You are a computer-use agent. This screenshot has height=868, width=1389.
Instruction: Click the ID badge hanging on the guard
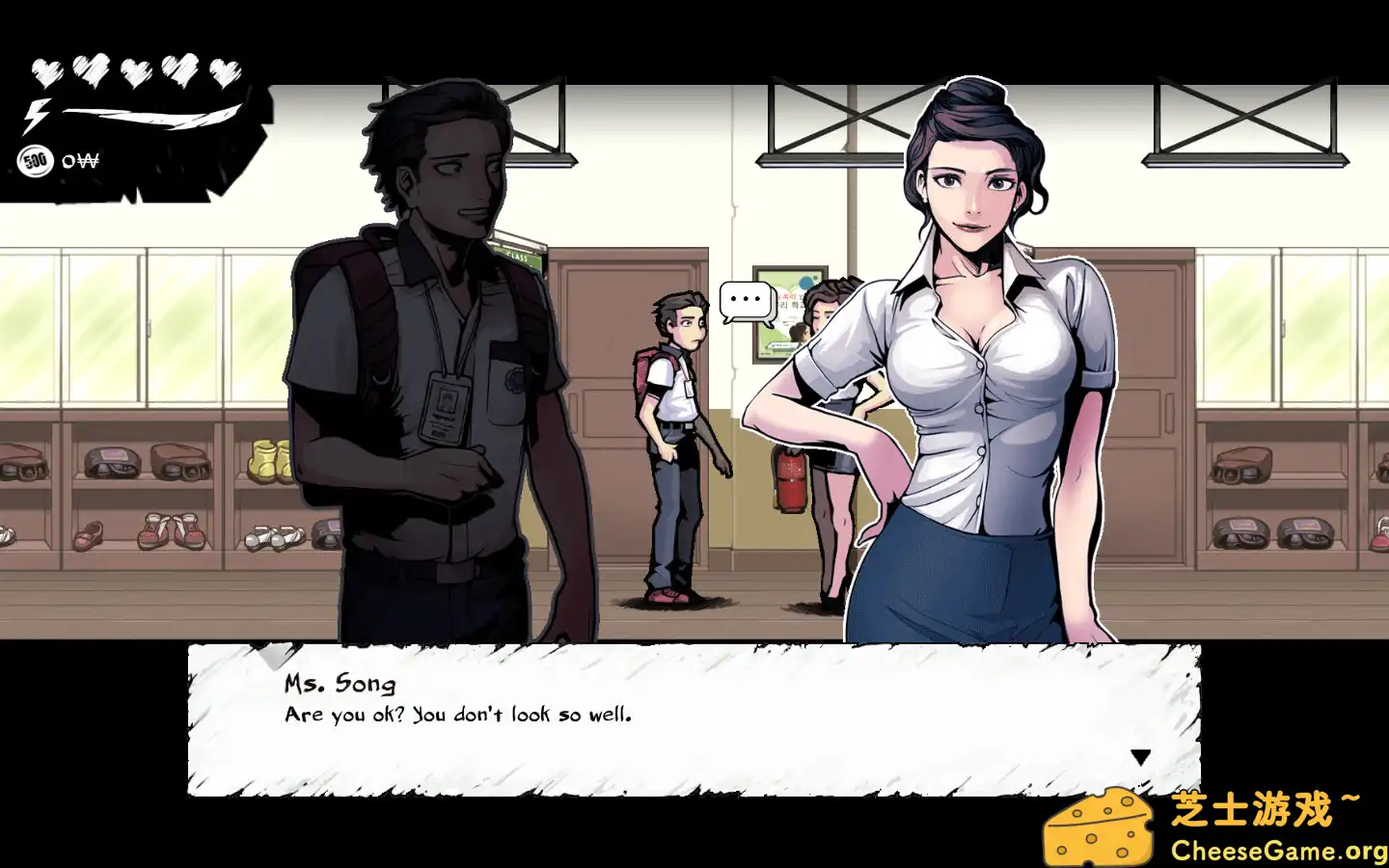click(x=445, y=406)
